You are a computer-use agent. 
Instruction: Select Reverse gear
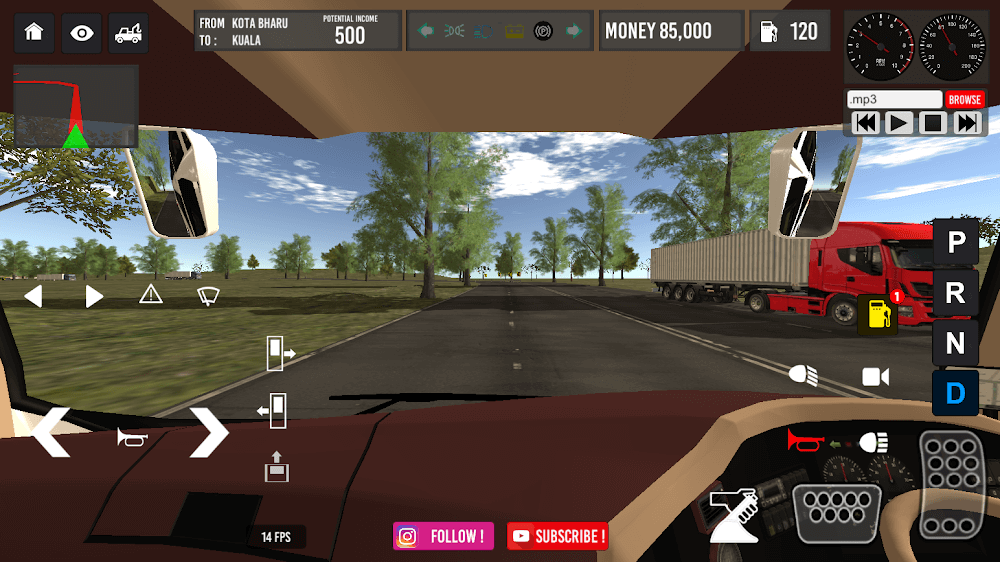pyautogui.click(x=956, y=293)
